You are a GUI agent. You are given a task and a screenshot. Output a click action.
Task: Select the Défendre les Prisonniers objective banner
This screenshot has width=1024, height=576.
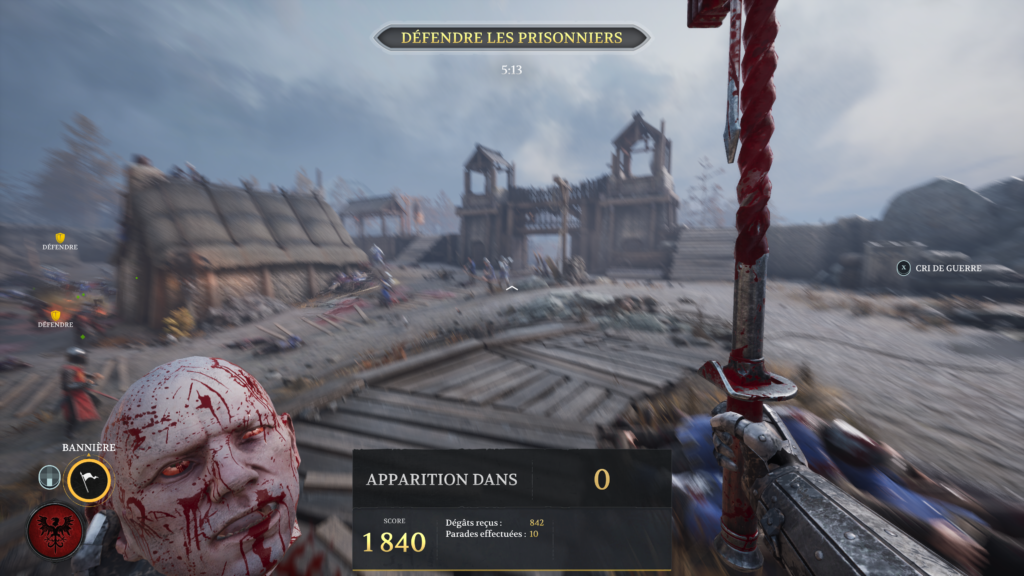(x=511, y=38)
